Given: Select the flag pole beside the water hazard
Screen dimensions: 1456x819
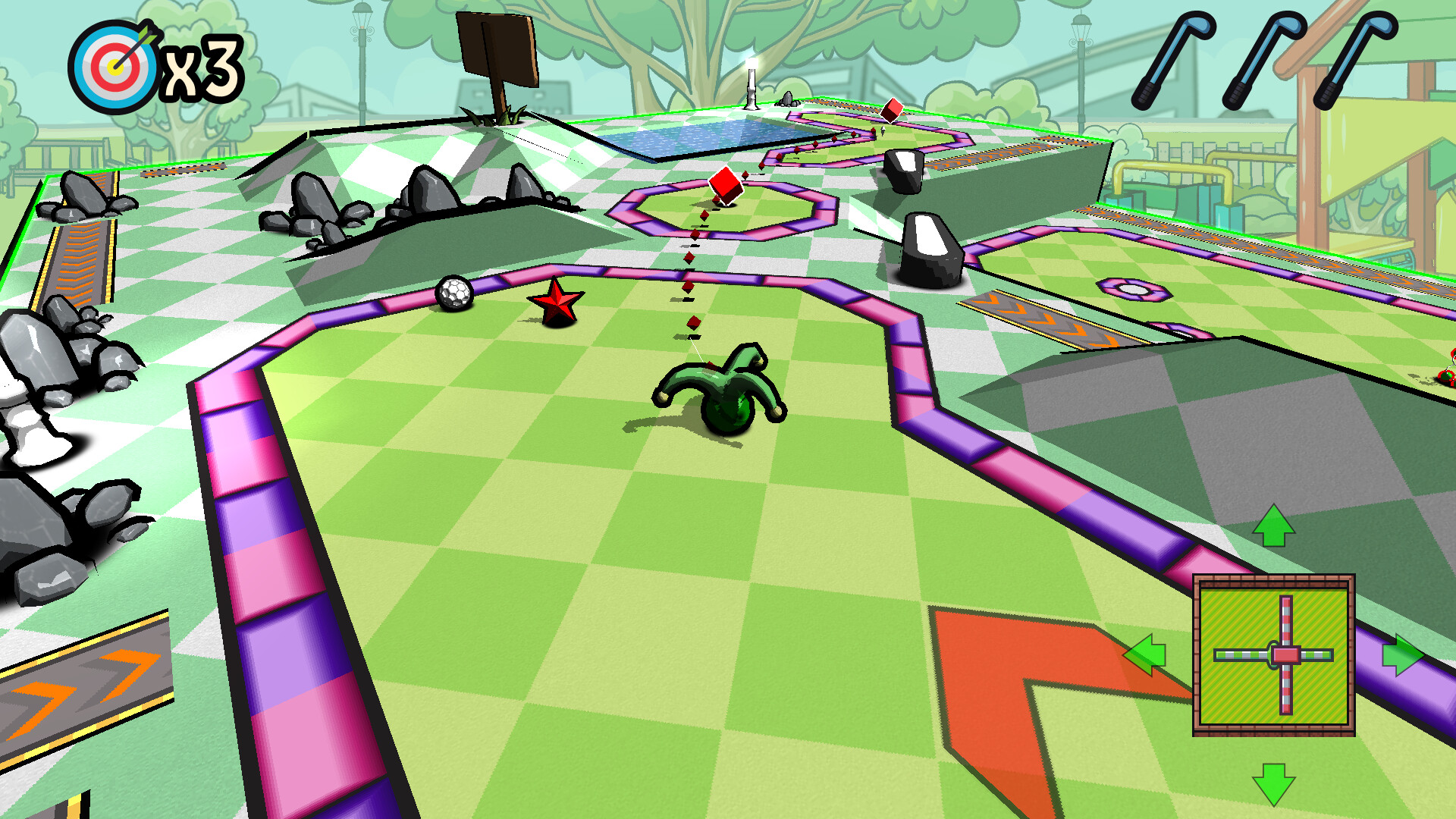Looking at the screenshot, I should 751,83.
